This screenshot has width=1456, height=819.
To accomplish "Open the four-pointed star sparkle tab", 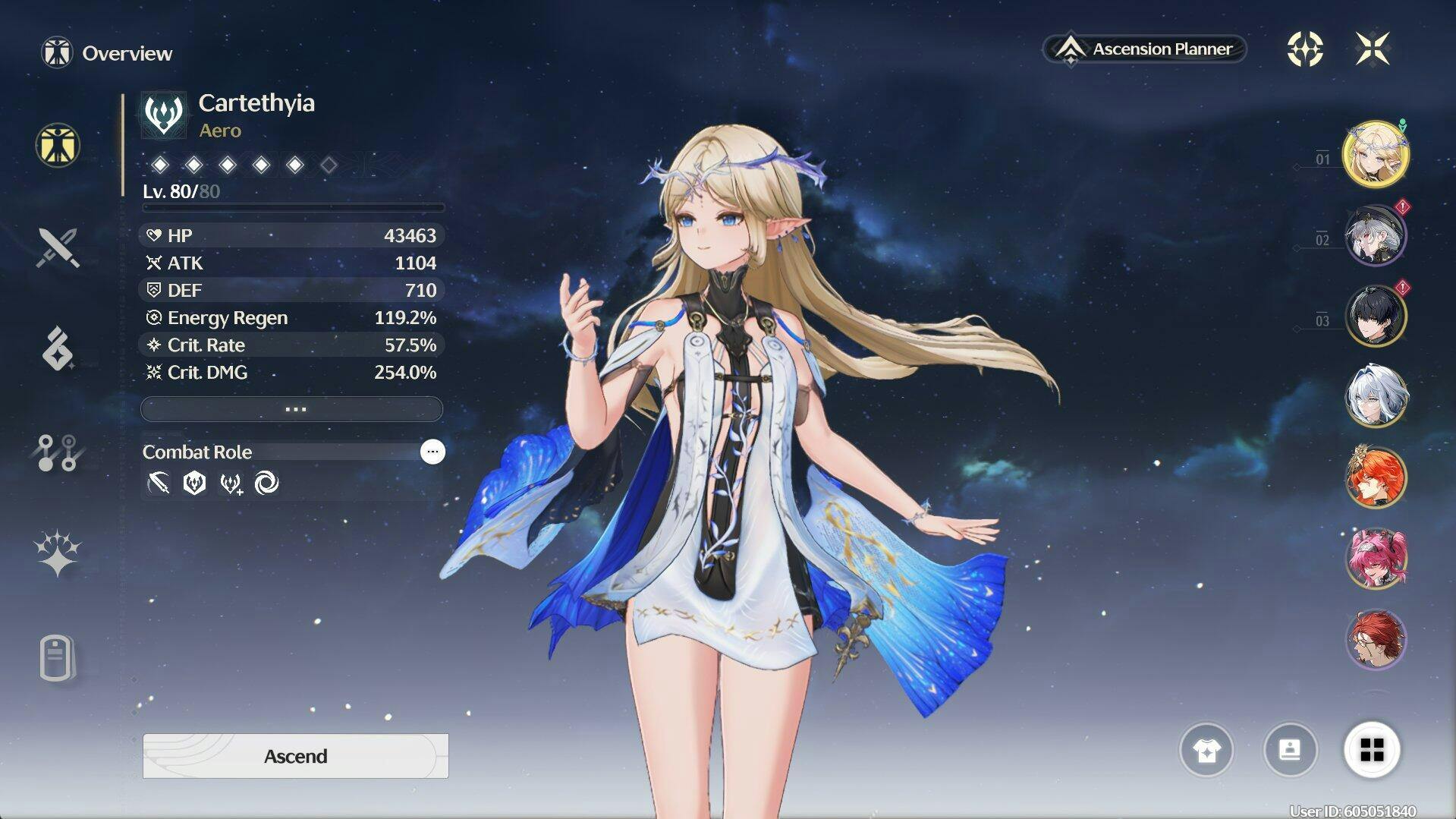I will click(58, 553).
